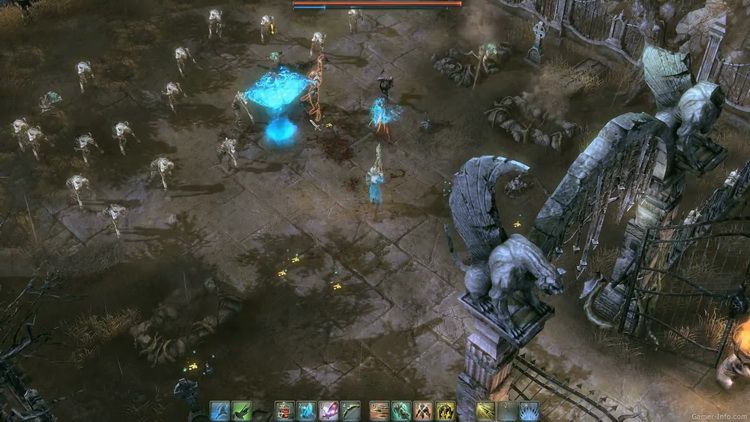Activate the crossed weapons skill icon
This screenshot has width=750, height=422.
[x=423, y=411]
